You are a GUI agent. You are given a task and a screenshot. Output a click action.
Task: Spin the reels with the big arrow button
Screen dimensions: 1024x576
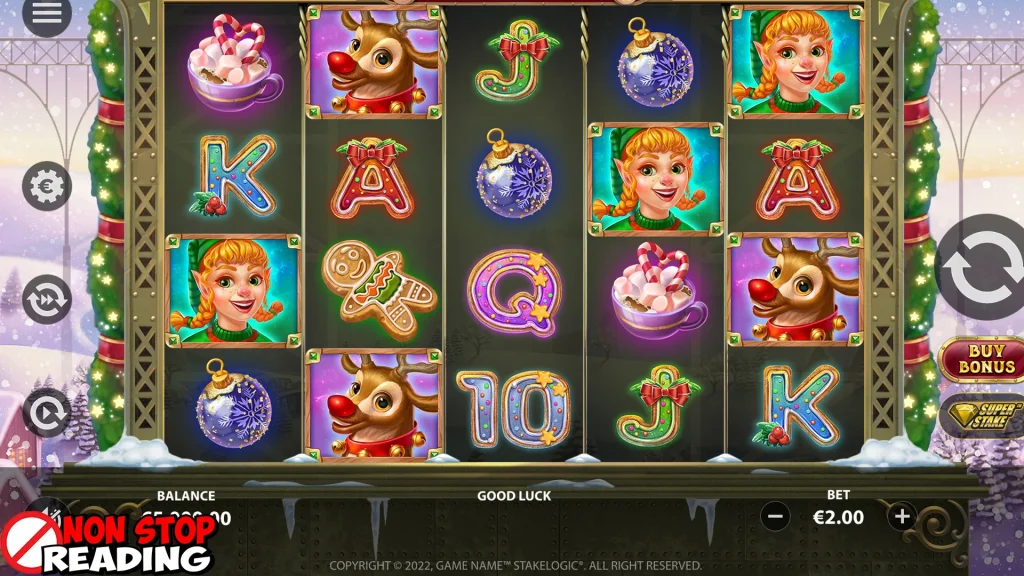[x=982, y=267]
